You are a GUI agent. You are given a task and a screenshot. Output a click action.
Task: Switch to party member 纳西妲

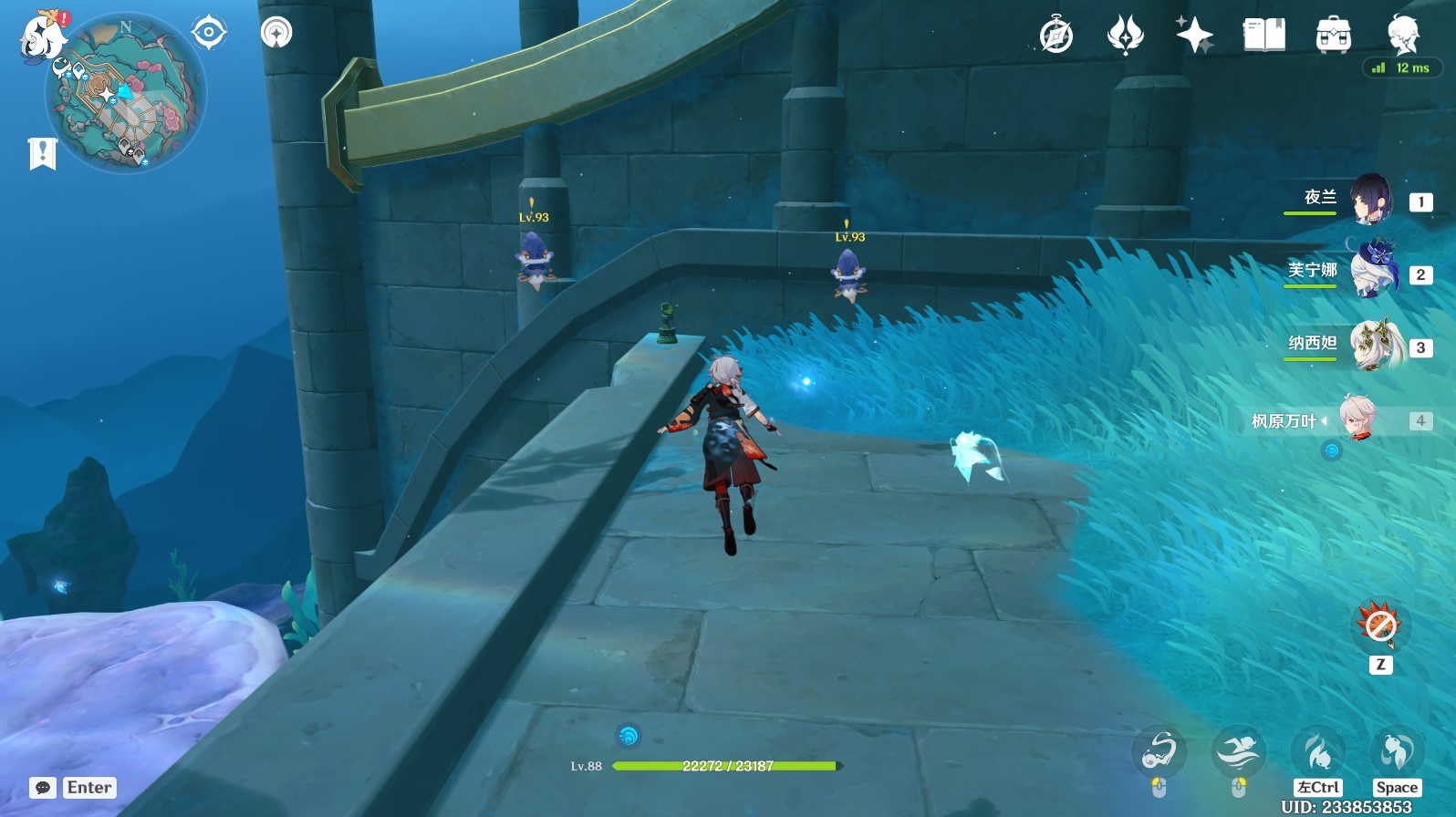1369,345
